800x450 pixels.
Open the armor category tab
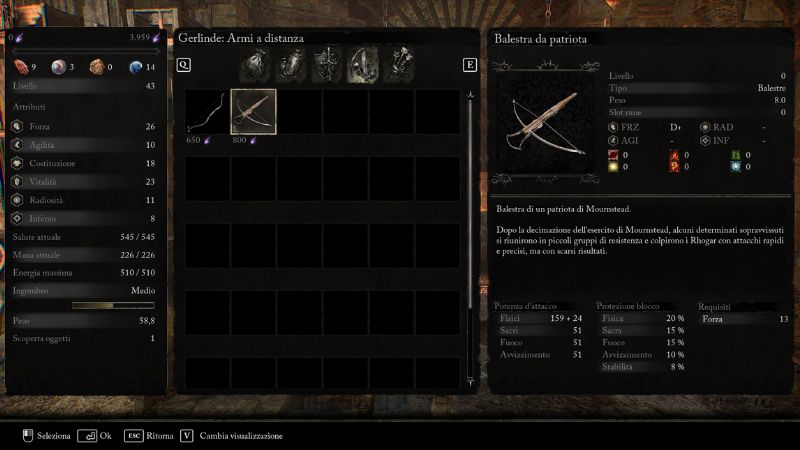tap(291, 65)
